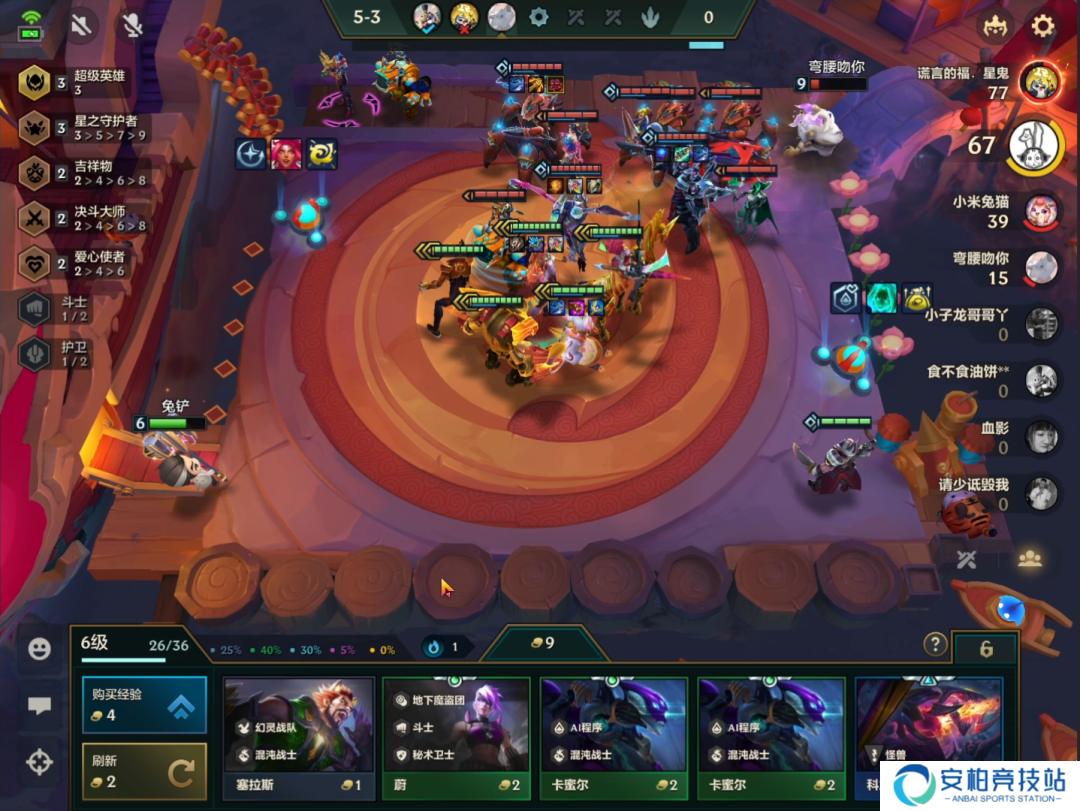Spectate the board of 弯腰吻你
Viewport: 1080px width, 811px height.
point(1041,267)
